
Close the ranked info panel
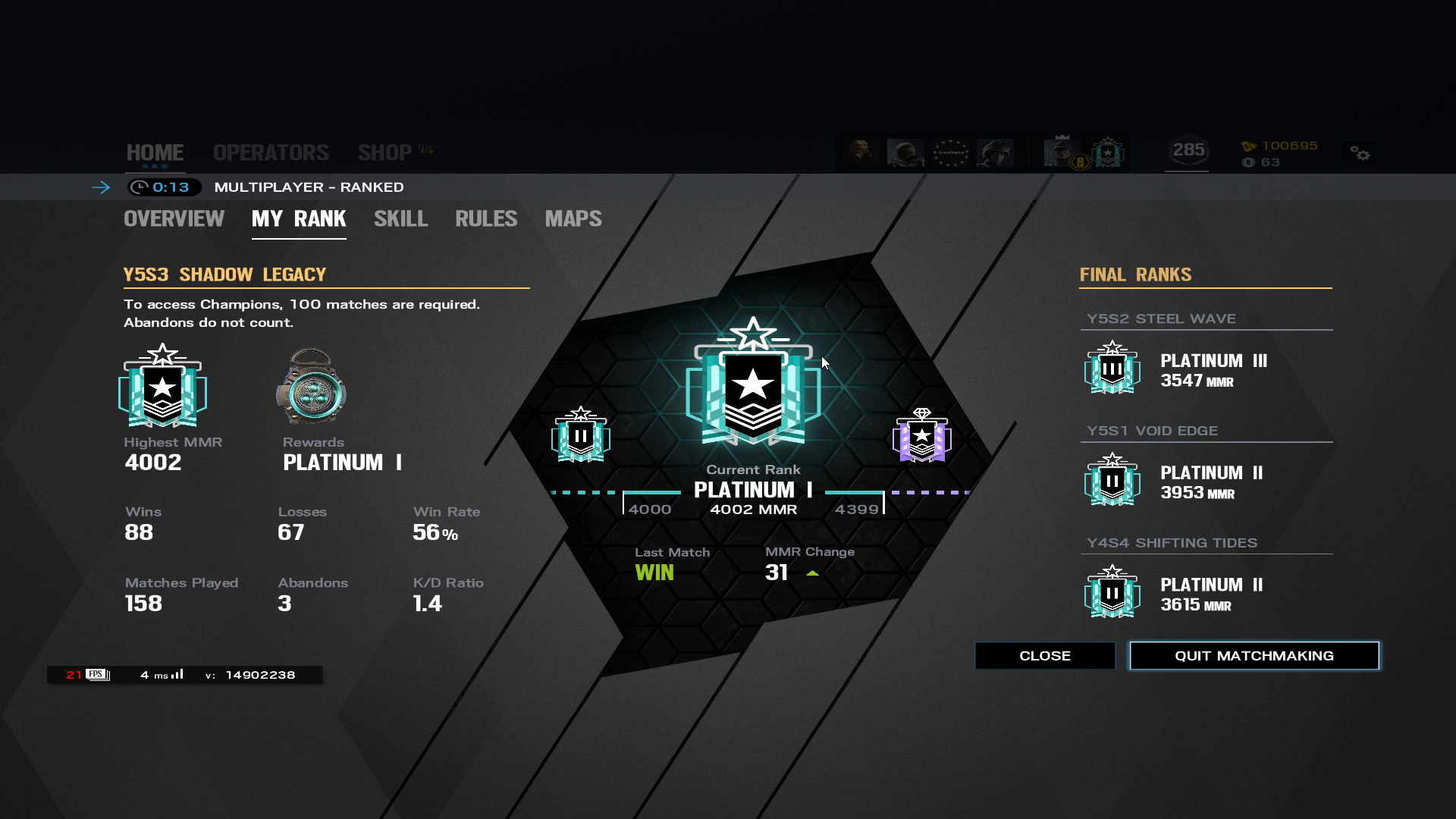(x=1044, y=656)
